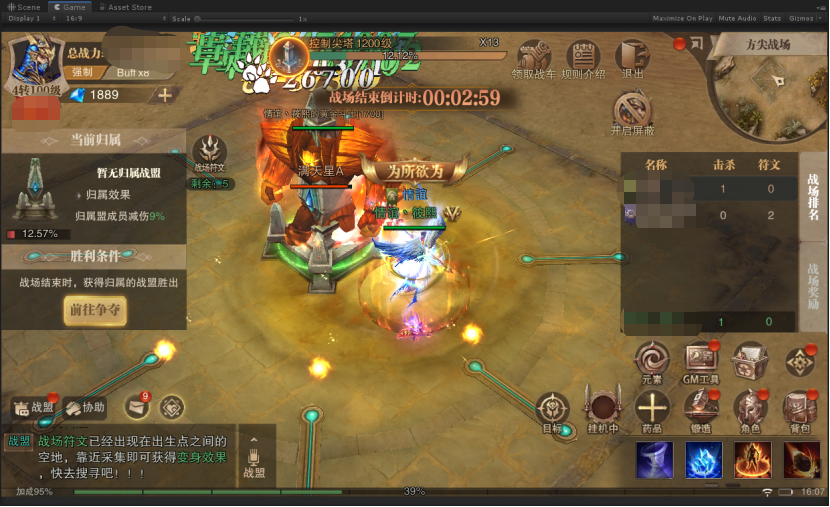Open the 元素 elements menu

[x=652, y=361]
